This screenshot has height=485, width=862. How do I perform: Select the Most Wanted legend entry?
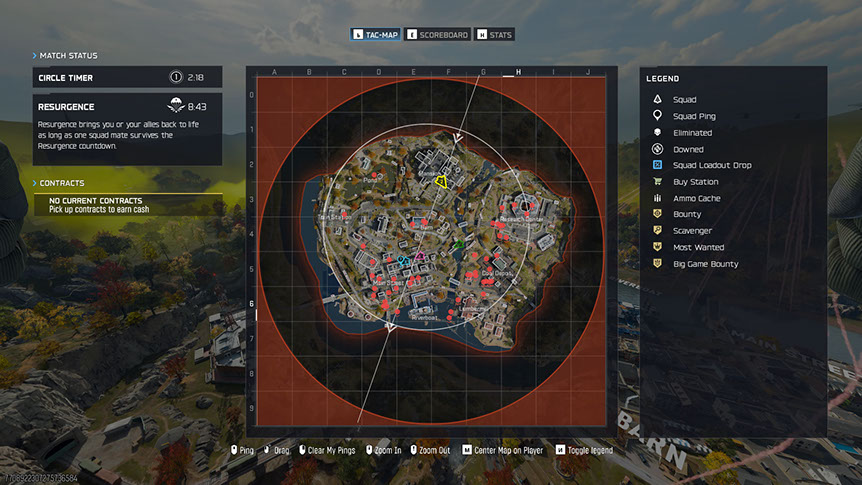698,247
